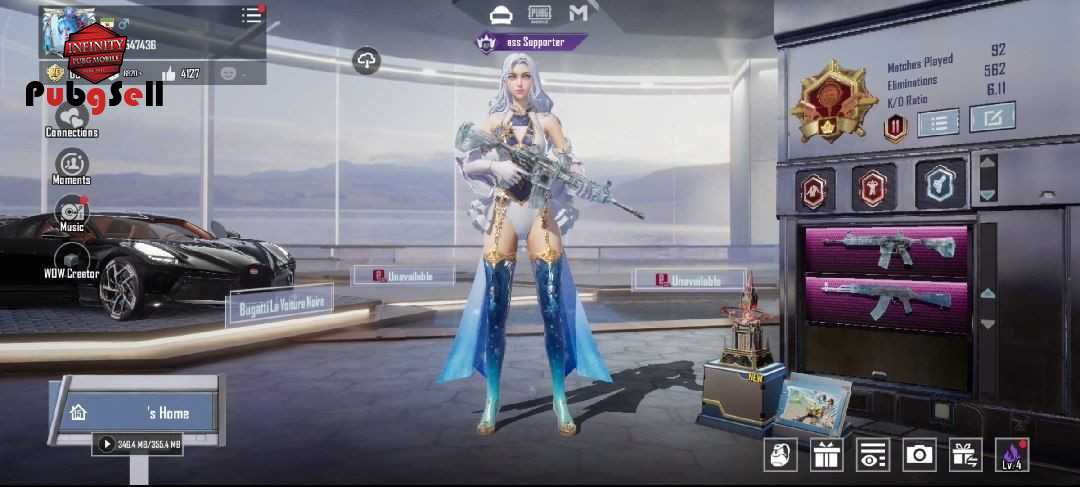This screenshot has width=1080, height=487.
Task: Select the M416 weapon skin card
Action: tap(887, 250)
